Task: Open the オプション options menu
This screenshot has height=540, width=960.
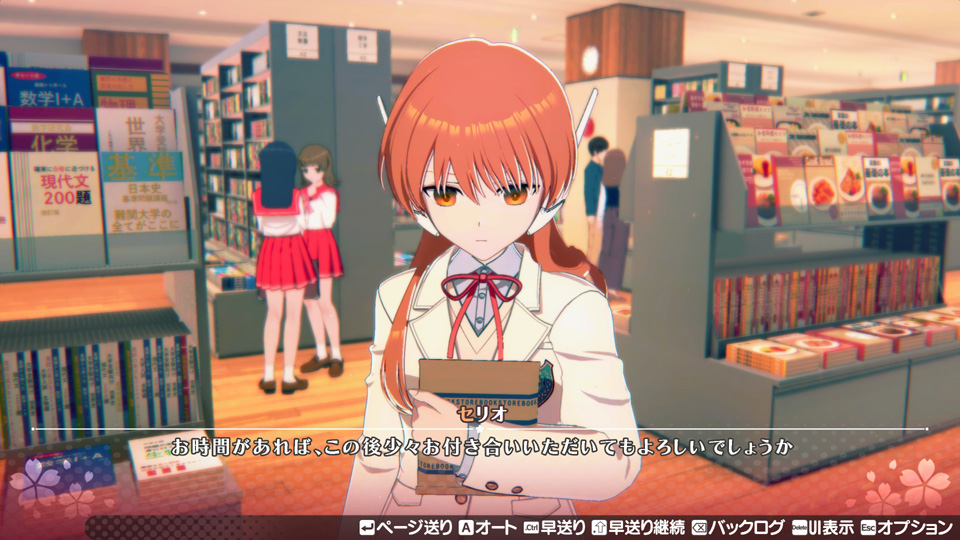Action: [x=906, y=527]
